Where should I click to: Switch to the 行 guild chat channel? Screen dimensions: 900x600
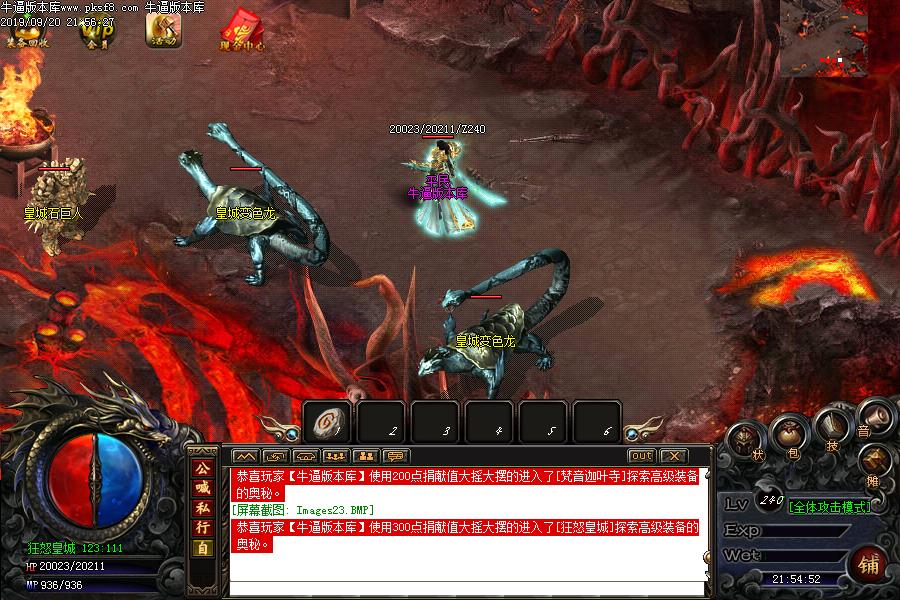click(202, 527)
